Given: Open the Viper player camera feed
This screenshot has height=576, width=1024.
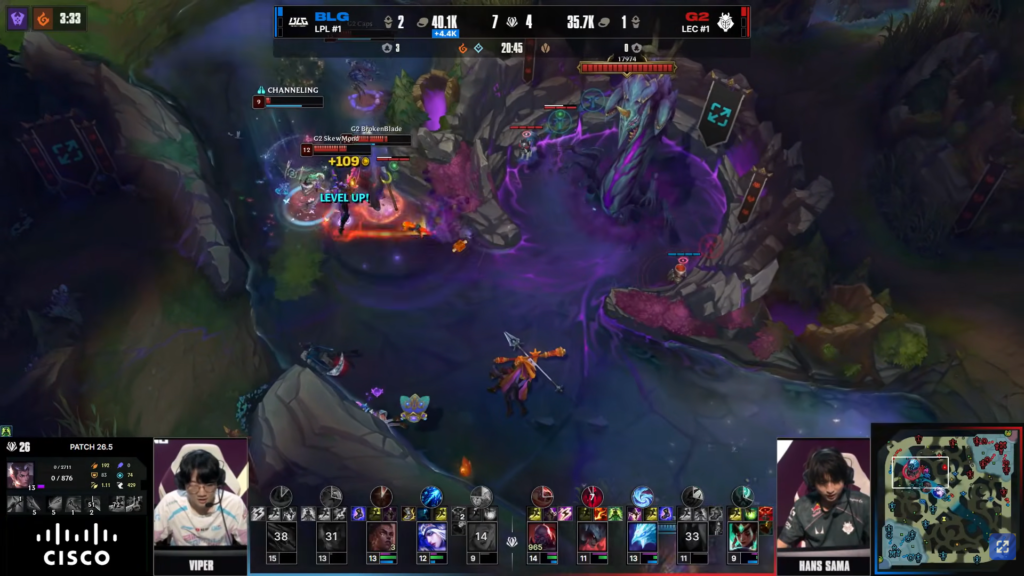Looking at the screenshot, I should 200,495.
